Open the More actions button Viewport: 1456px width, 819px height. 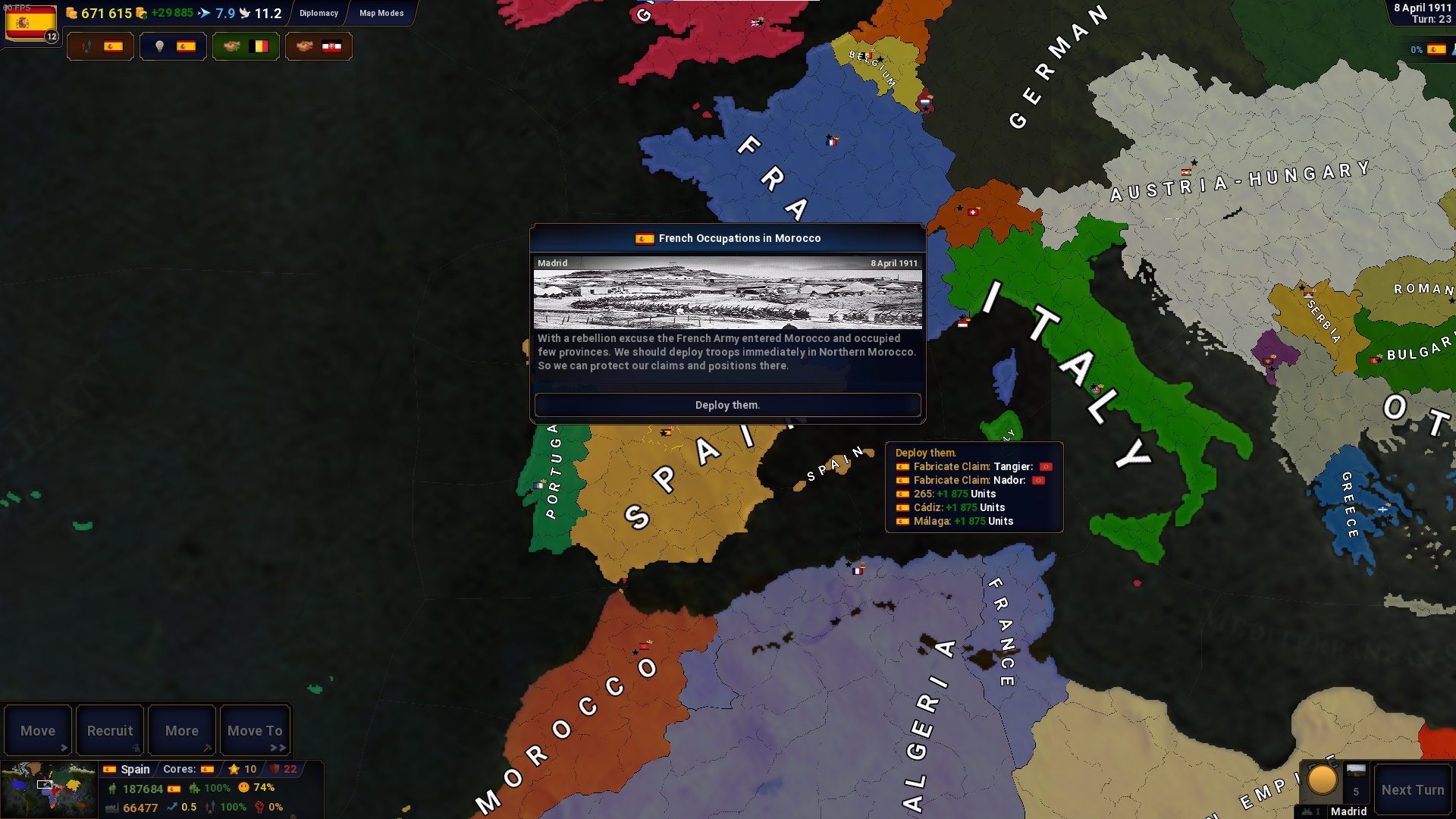click(x=182, y=730)
